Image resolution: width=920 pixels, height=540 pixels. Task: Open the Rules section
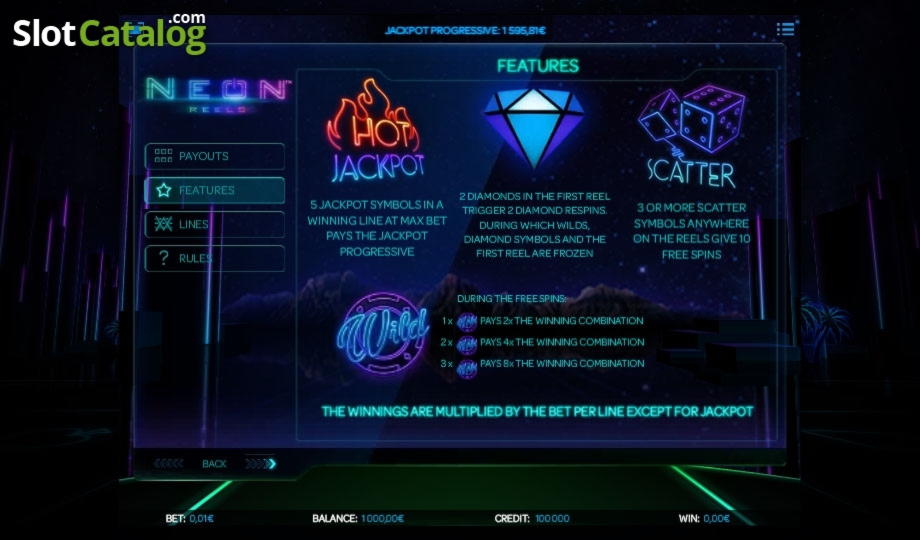[x=215, y=259]
